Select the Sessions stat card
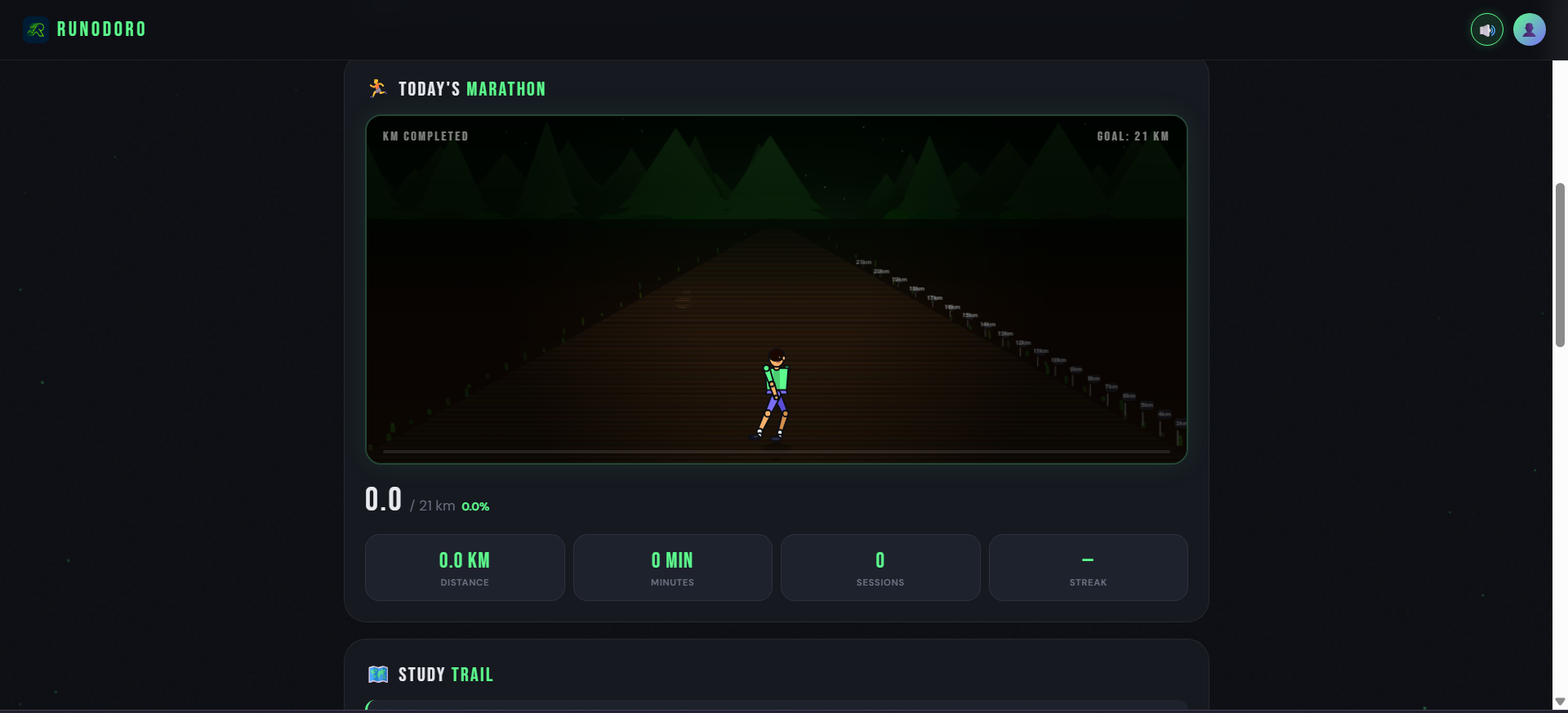This screenshot has height=713, width=1568. (x=880, y=568)
